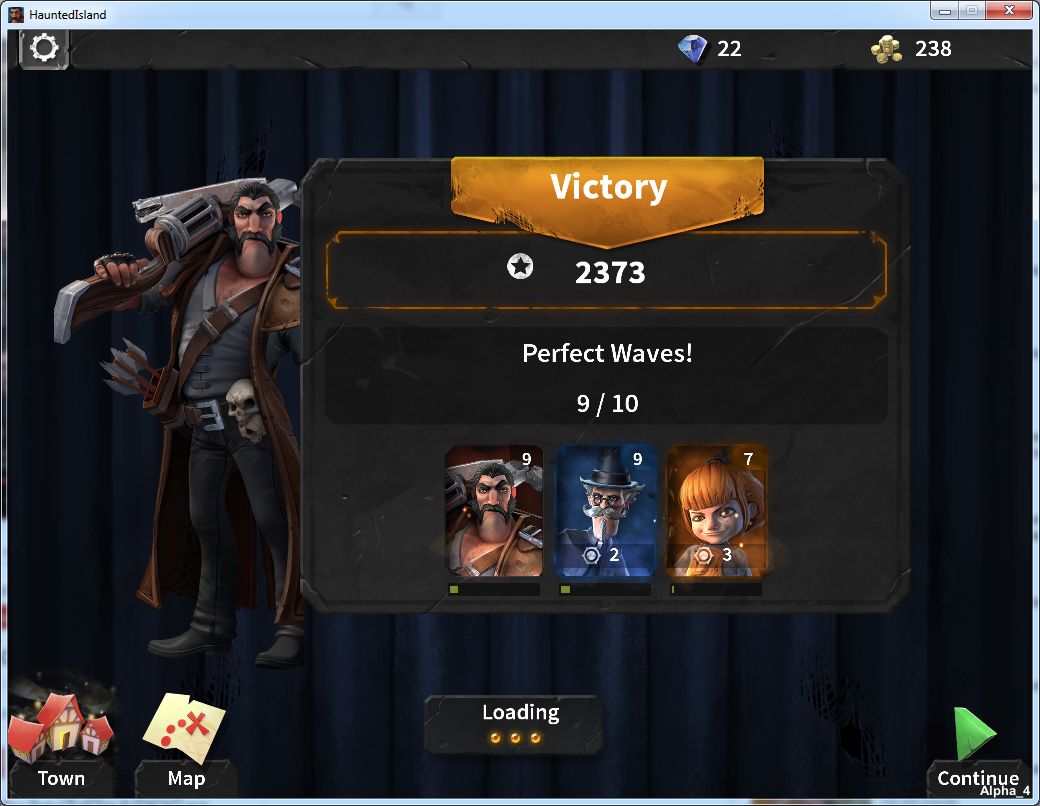Choose the orange-haired girl hero card
This screenshot has height=806, width=1040.
click(717, 511)
